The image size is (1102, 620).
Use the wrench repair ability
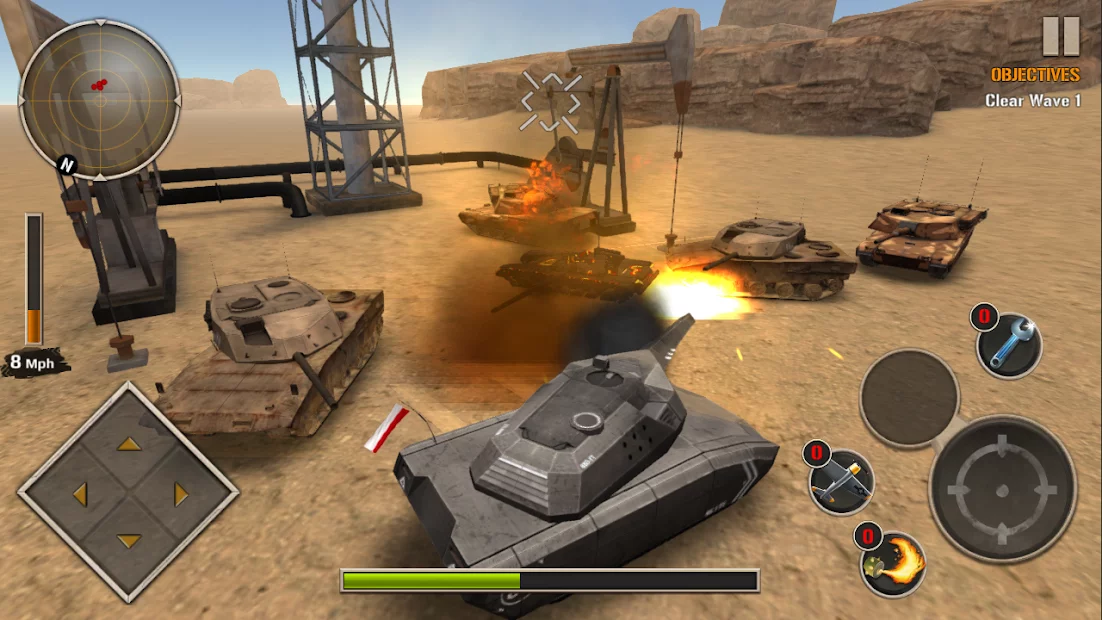click(x=1009, y=346)
